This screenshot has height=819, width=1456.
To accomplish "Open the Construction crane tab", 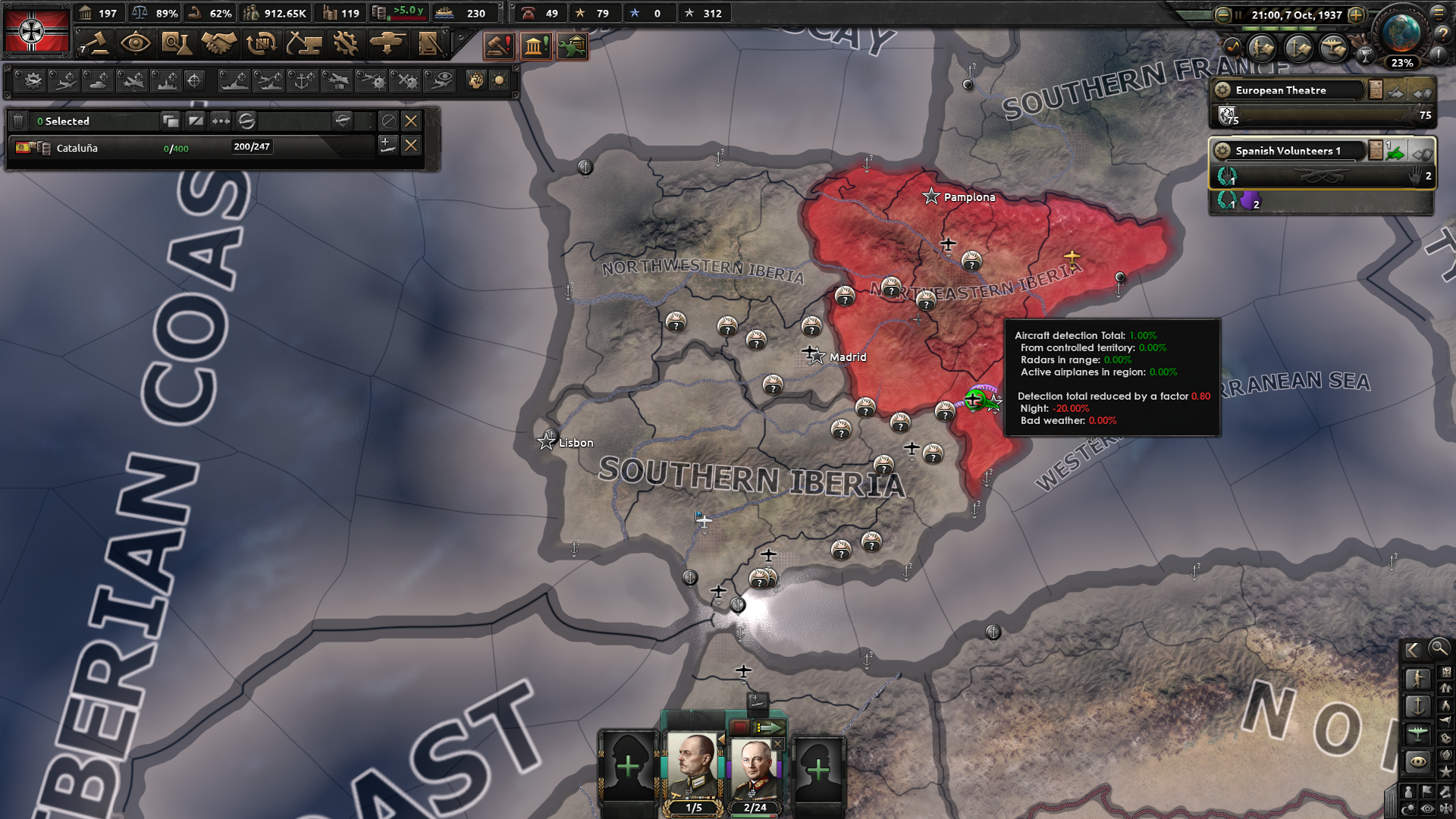I will coord(303,44).
